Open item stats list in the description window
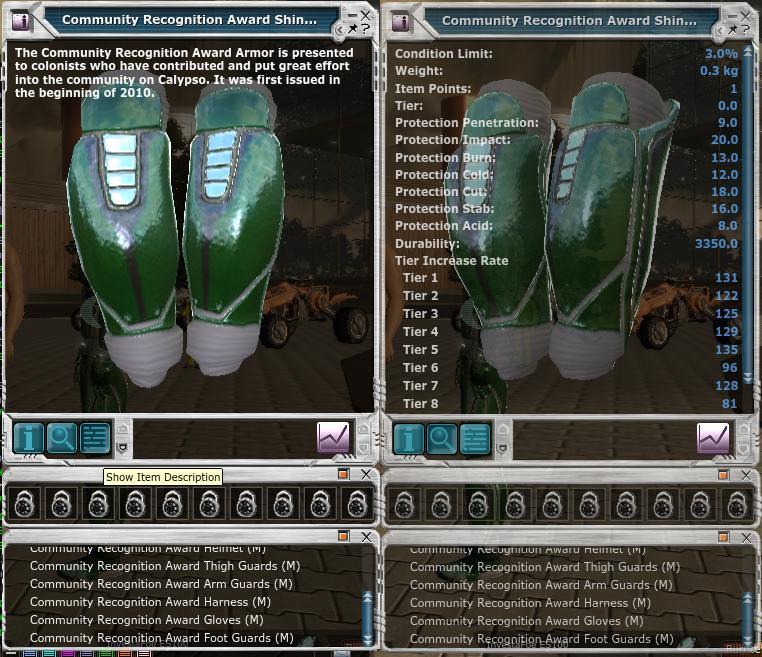This screenshot has width=762, height=657. (94, 438)
